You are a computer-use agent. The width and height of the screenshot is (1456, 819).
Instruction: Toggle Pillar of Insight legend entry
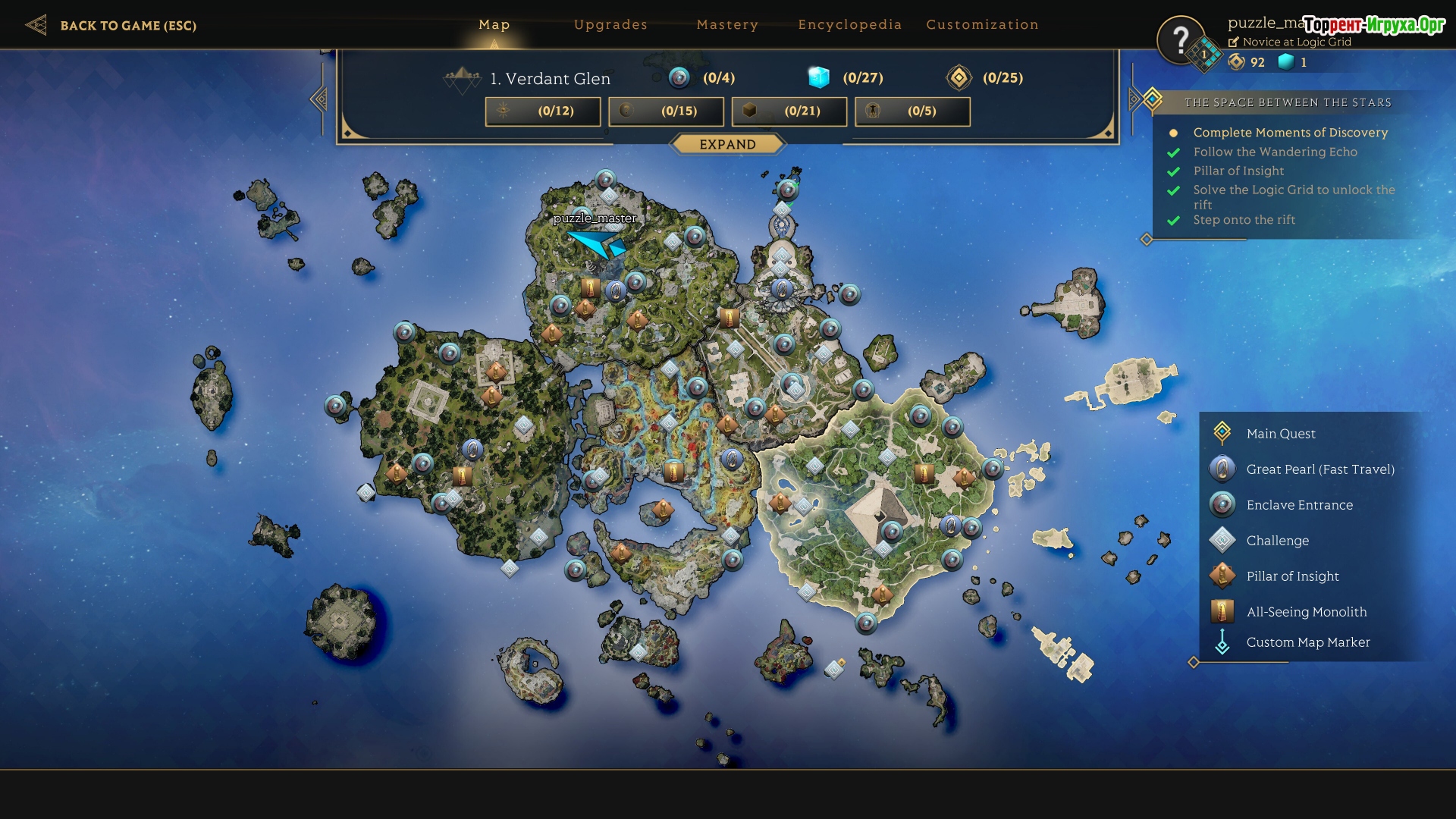pos(1292,576)
